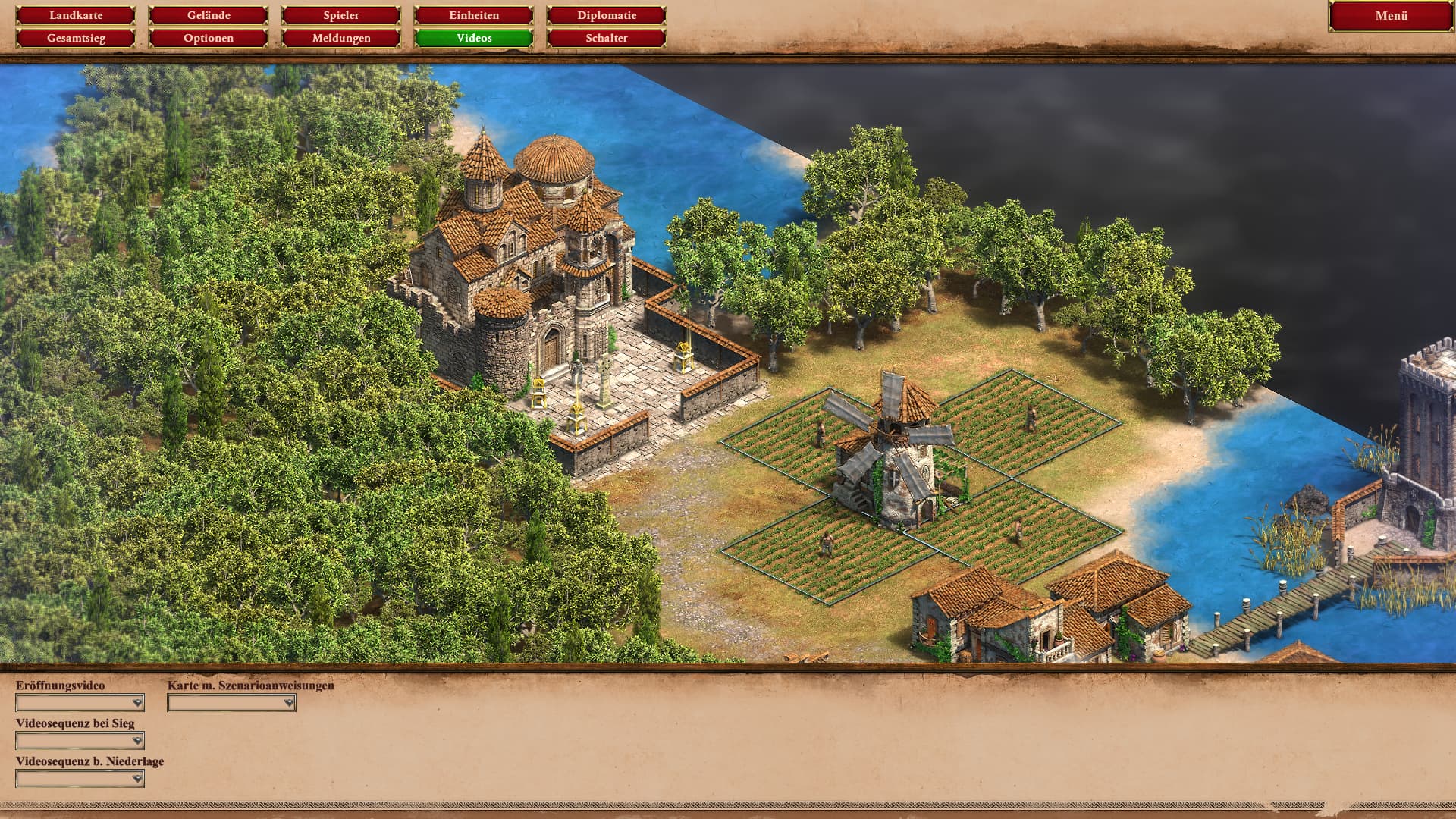Image resolution: width=1456 pixels, height=819 pixels.
Task: Open the Meldungen tab
Action: (341, 38)
